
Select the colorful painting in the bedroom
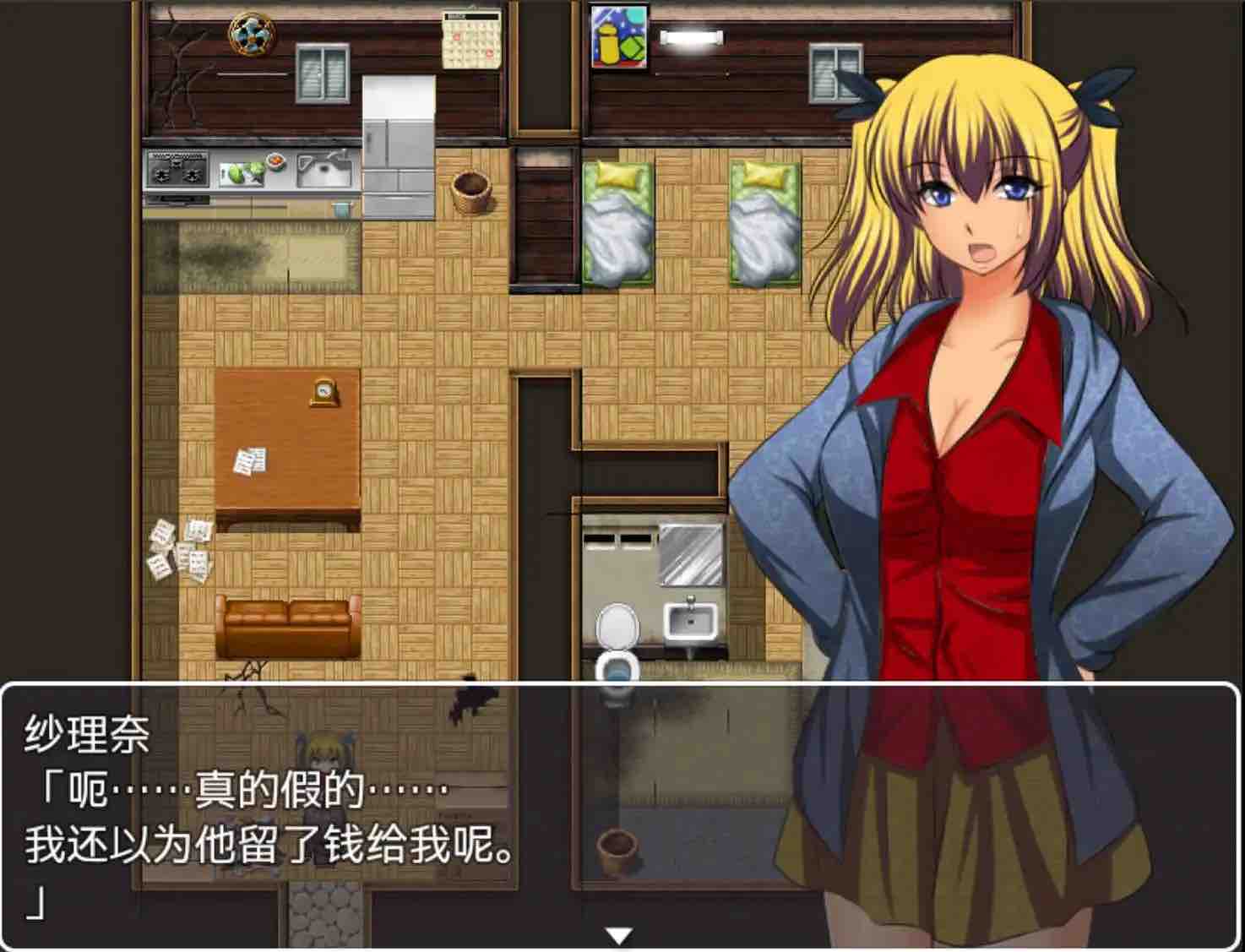click(x=619, y=37)
